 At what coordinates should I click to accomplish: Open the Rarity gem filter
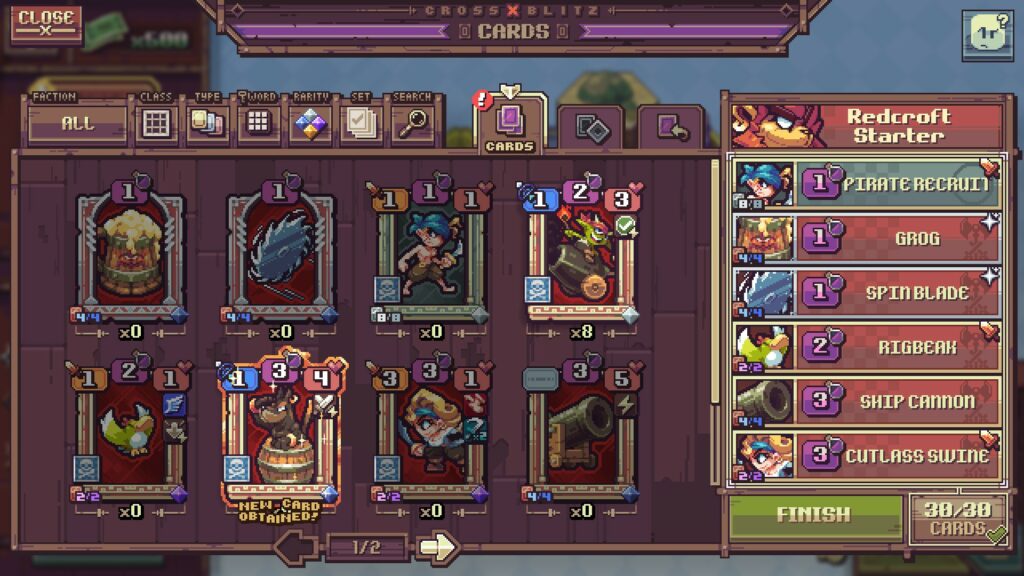(x=311, y=124)
